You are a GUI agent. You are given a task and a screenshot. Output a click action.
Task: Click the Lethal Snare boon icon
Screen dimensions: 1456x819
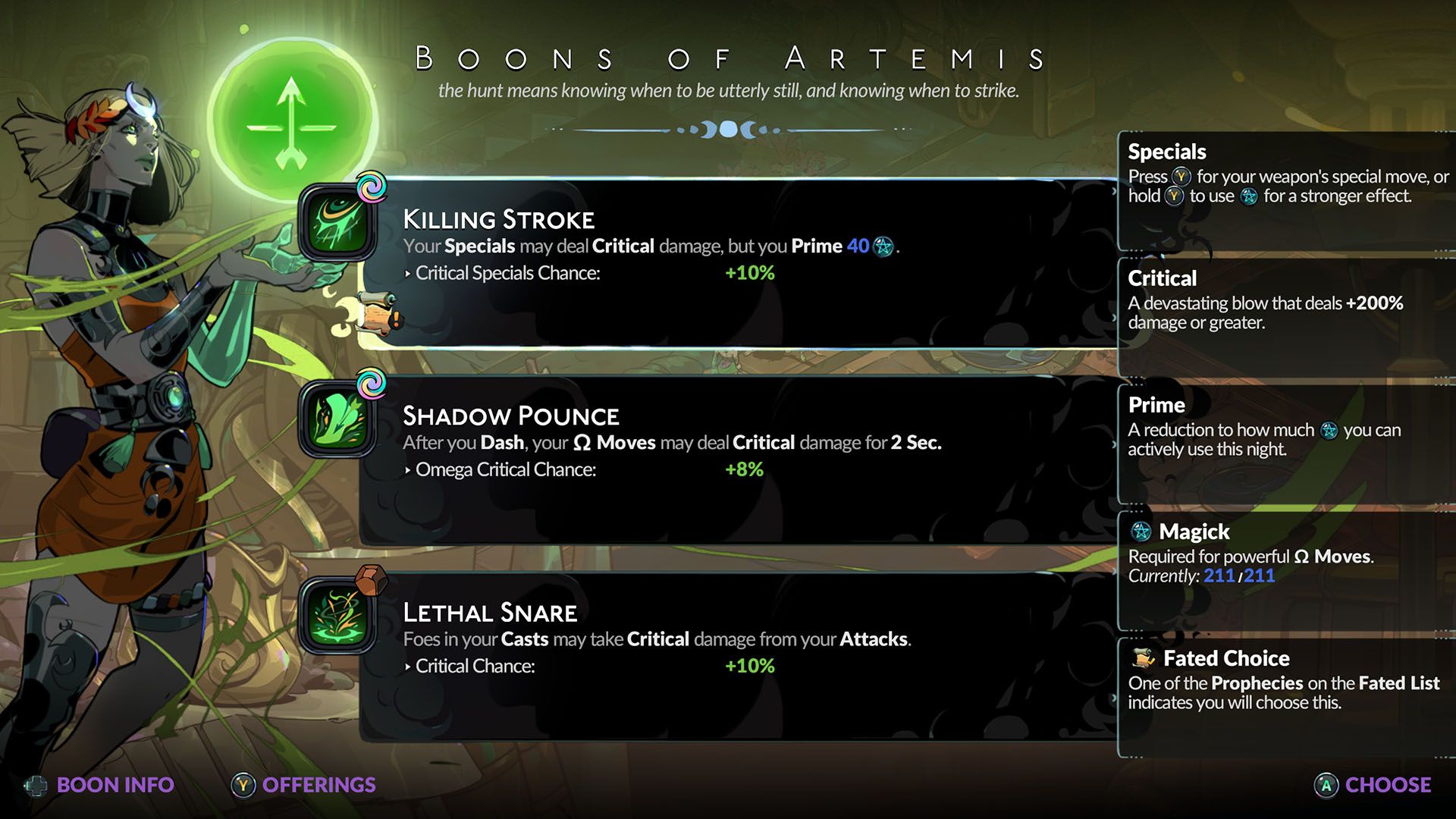337,616
